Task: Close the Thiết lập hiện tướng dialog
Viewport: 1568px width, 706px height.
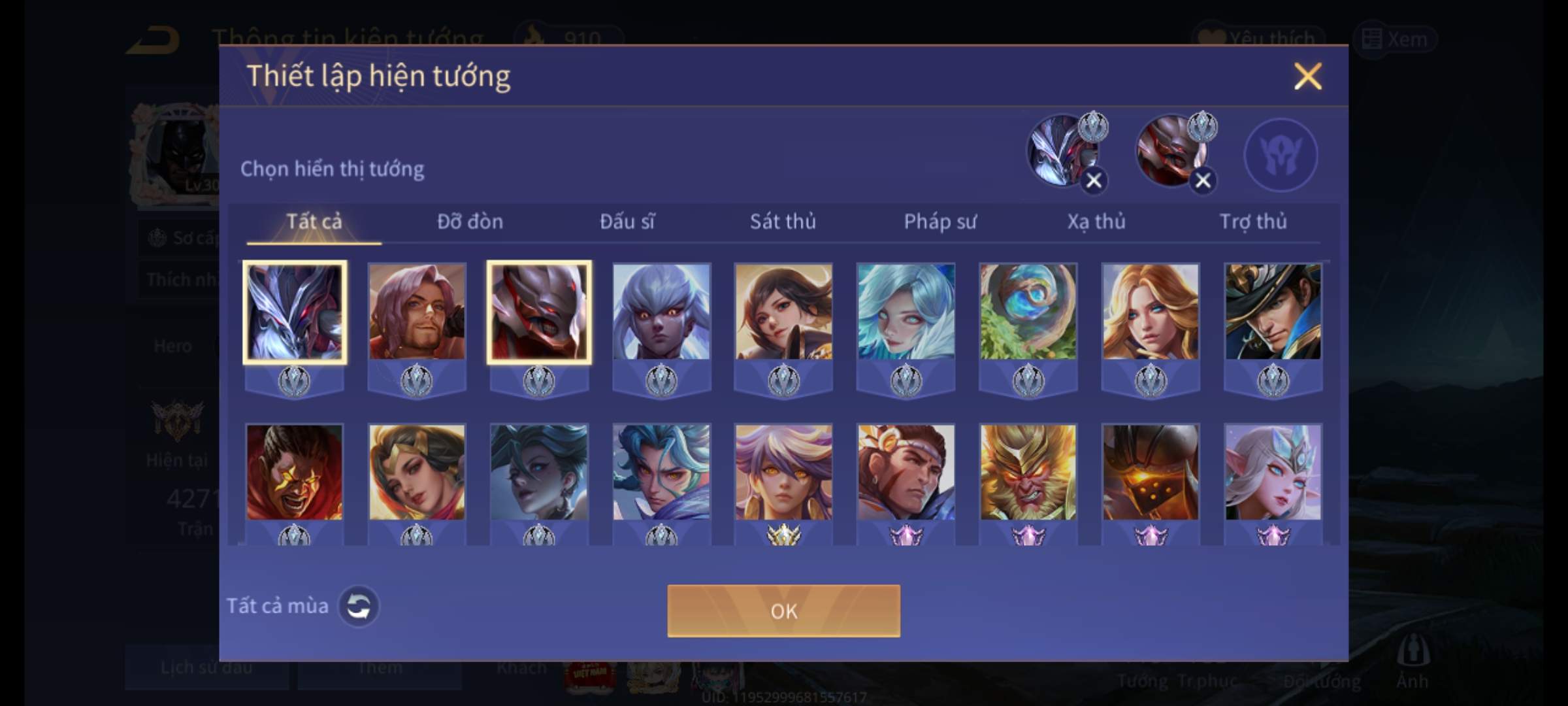Action: [1307, 76]
